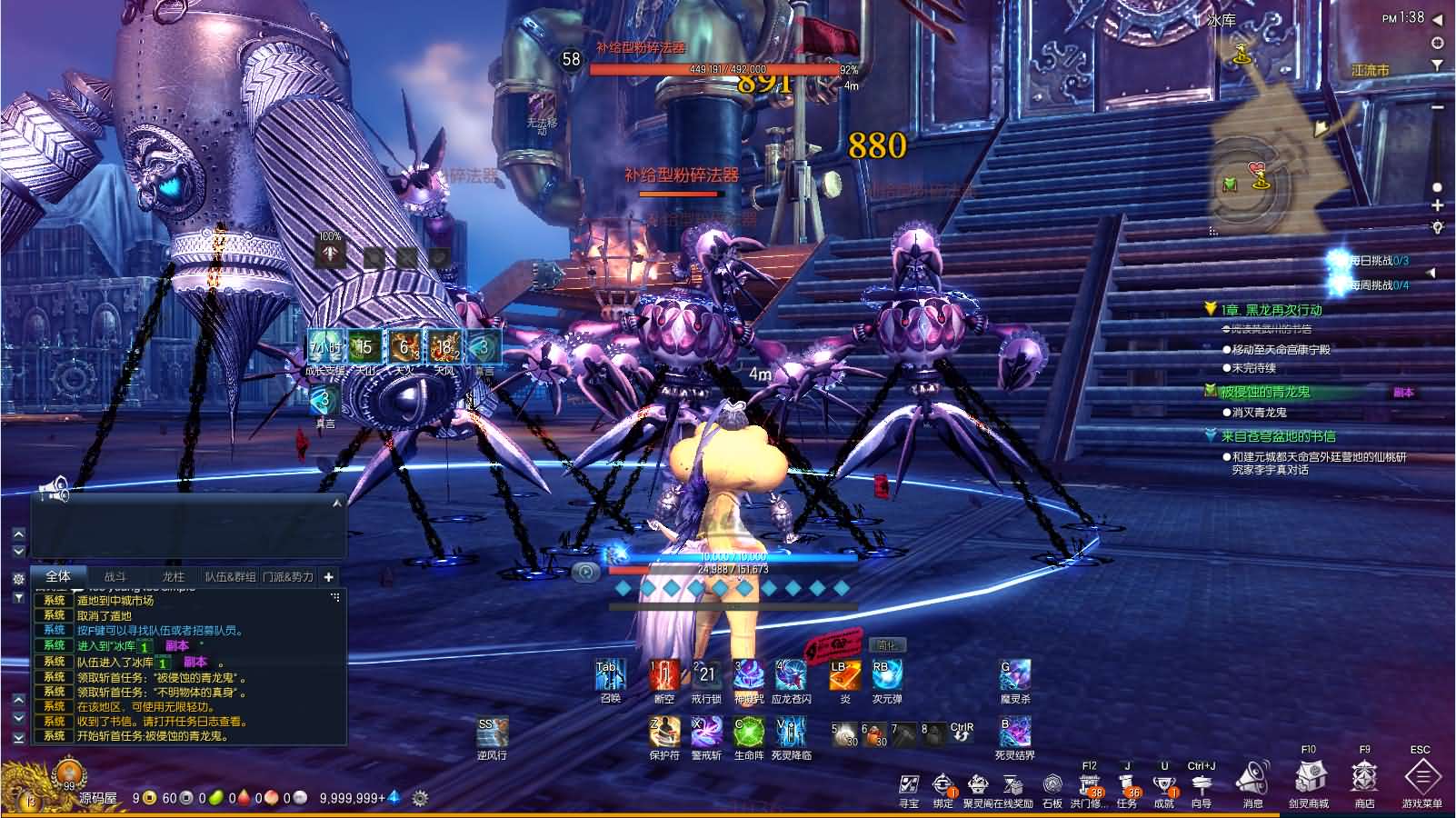Open the 门派&势力 chat tab
This screenshot has height=818, width=1456.
tap(287, 576)
